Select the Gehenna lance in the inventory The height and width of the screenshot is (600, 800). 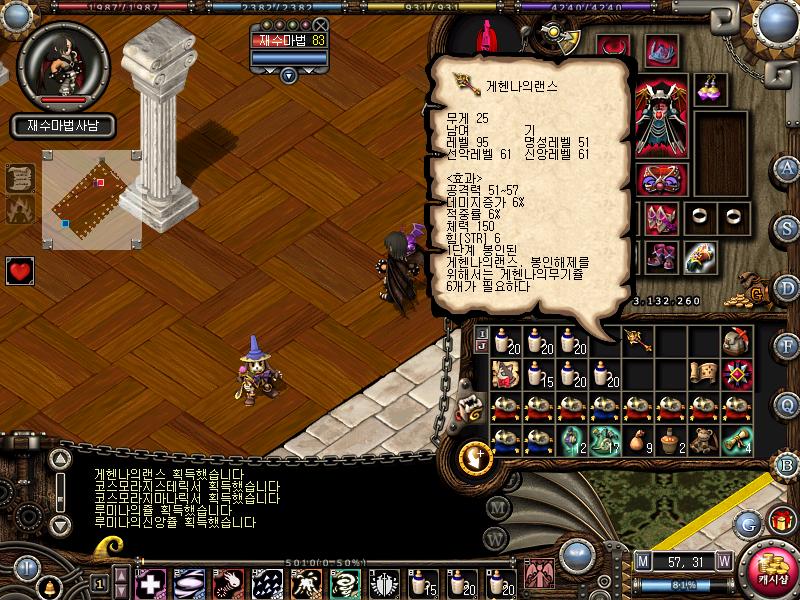636,340
